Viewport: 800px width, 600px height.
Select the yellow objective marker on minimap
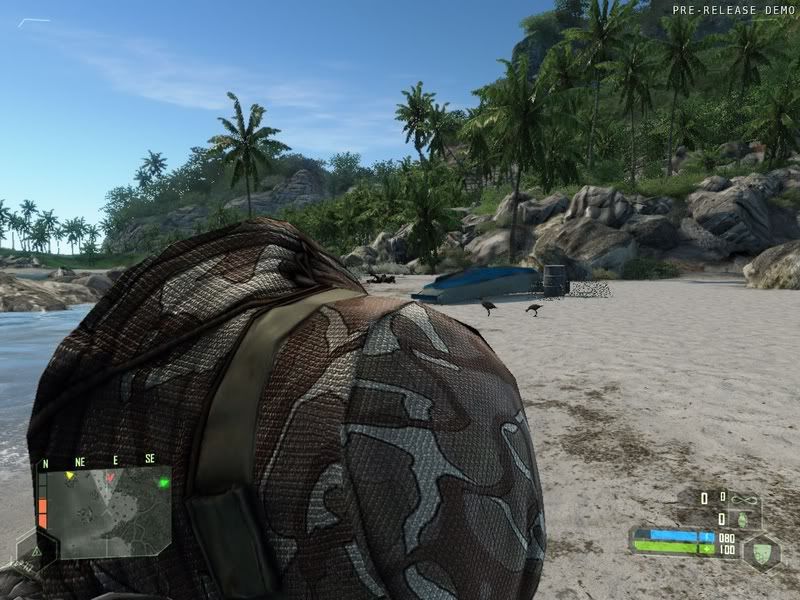69,477
